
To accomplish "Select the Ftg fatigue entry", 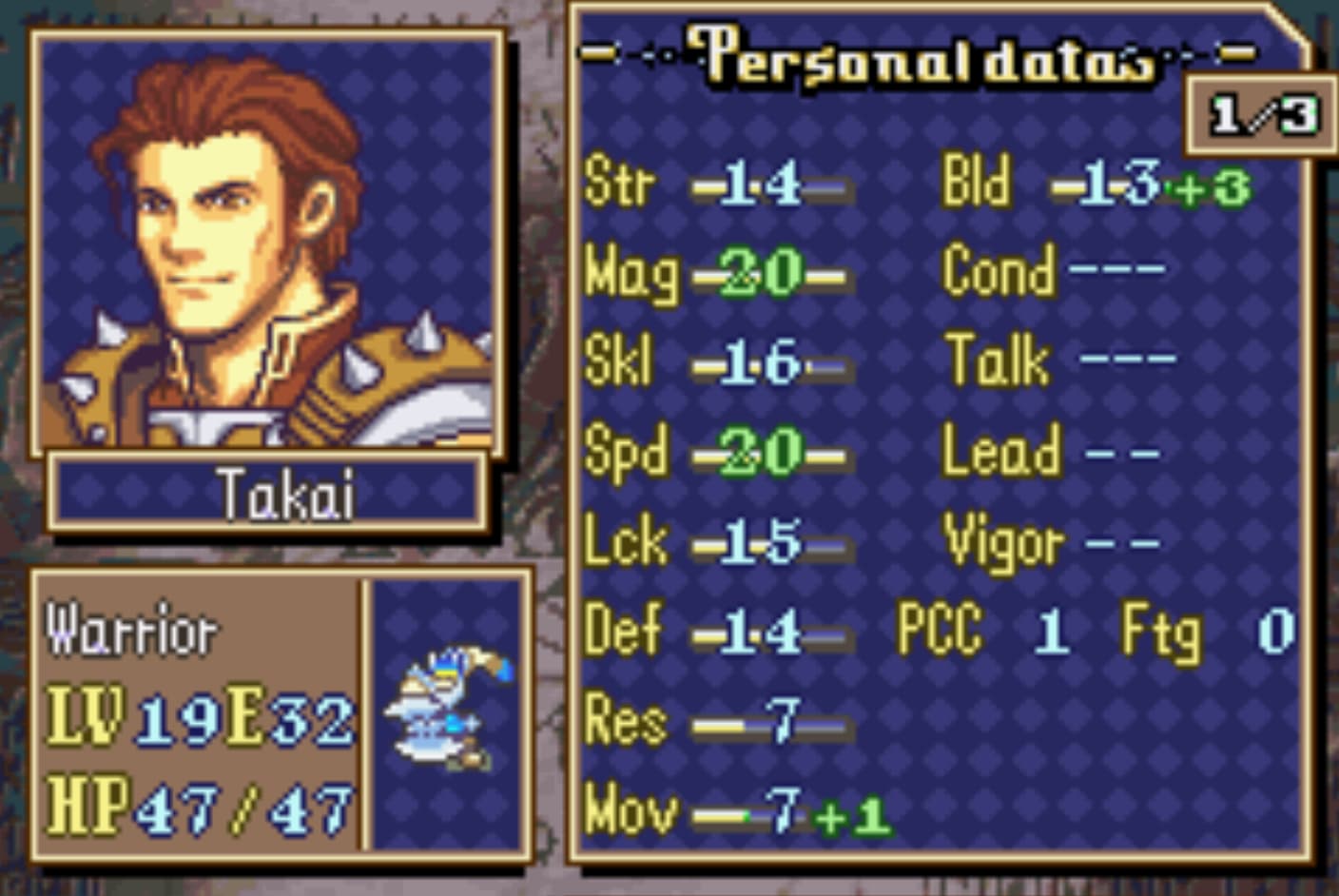I will tap(1208, 631).
